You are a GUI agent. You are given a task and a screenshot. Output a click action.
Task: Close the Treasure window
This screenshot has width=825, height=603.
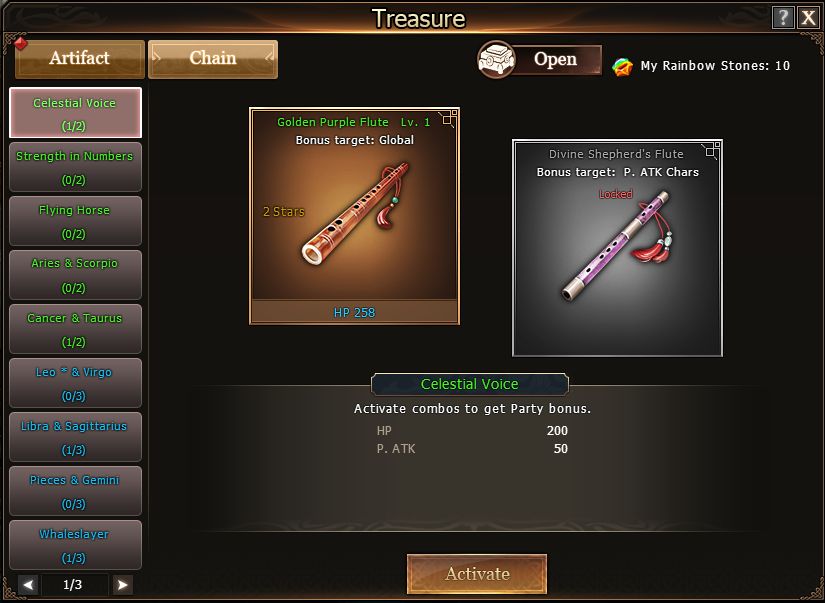[808, 17]
